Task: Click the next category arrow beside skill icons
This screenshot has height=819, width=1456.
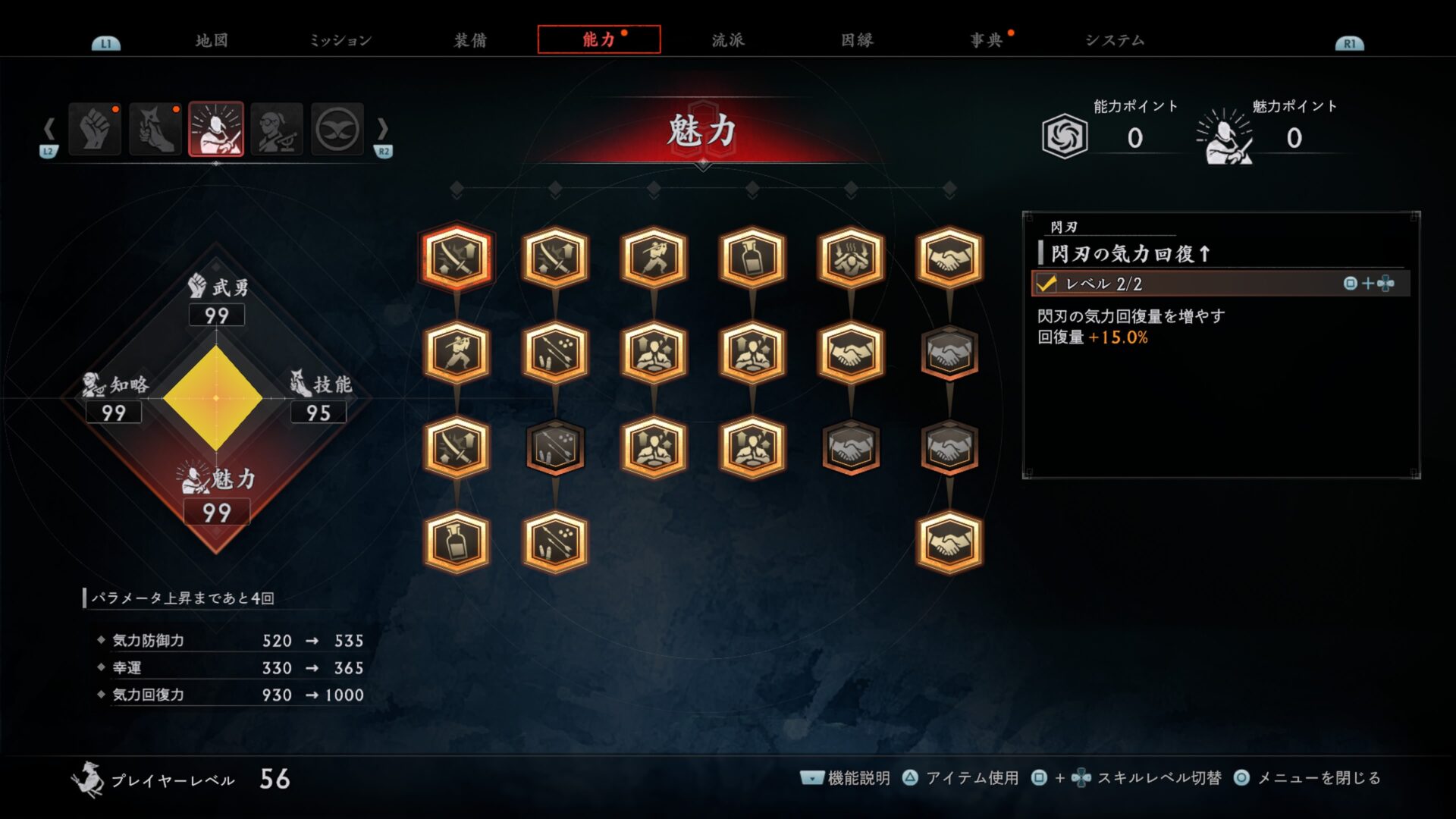Action: [383, 130]
